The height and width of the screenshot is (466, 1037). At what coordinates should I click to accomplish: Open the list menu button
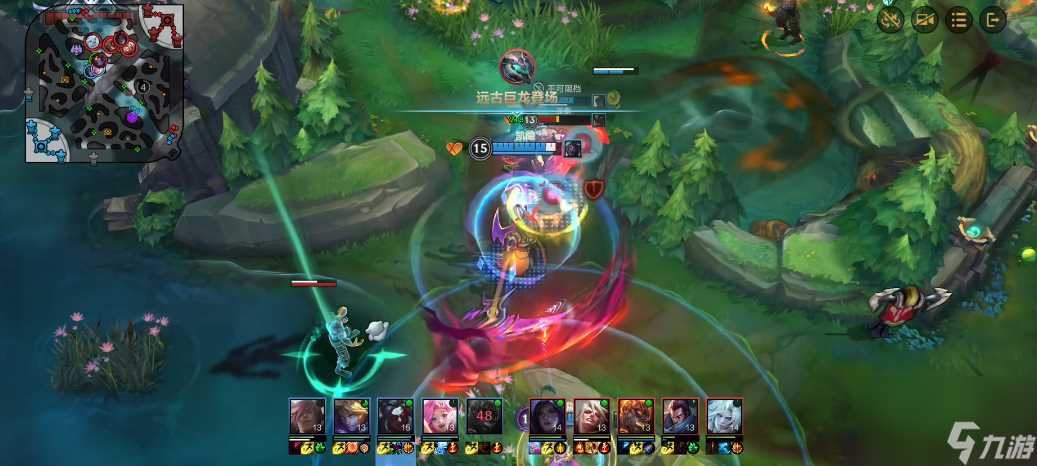(959, 19)
